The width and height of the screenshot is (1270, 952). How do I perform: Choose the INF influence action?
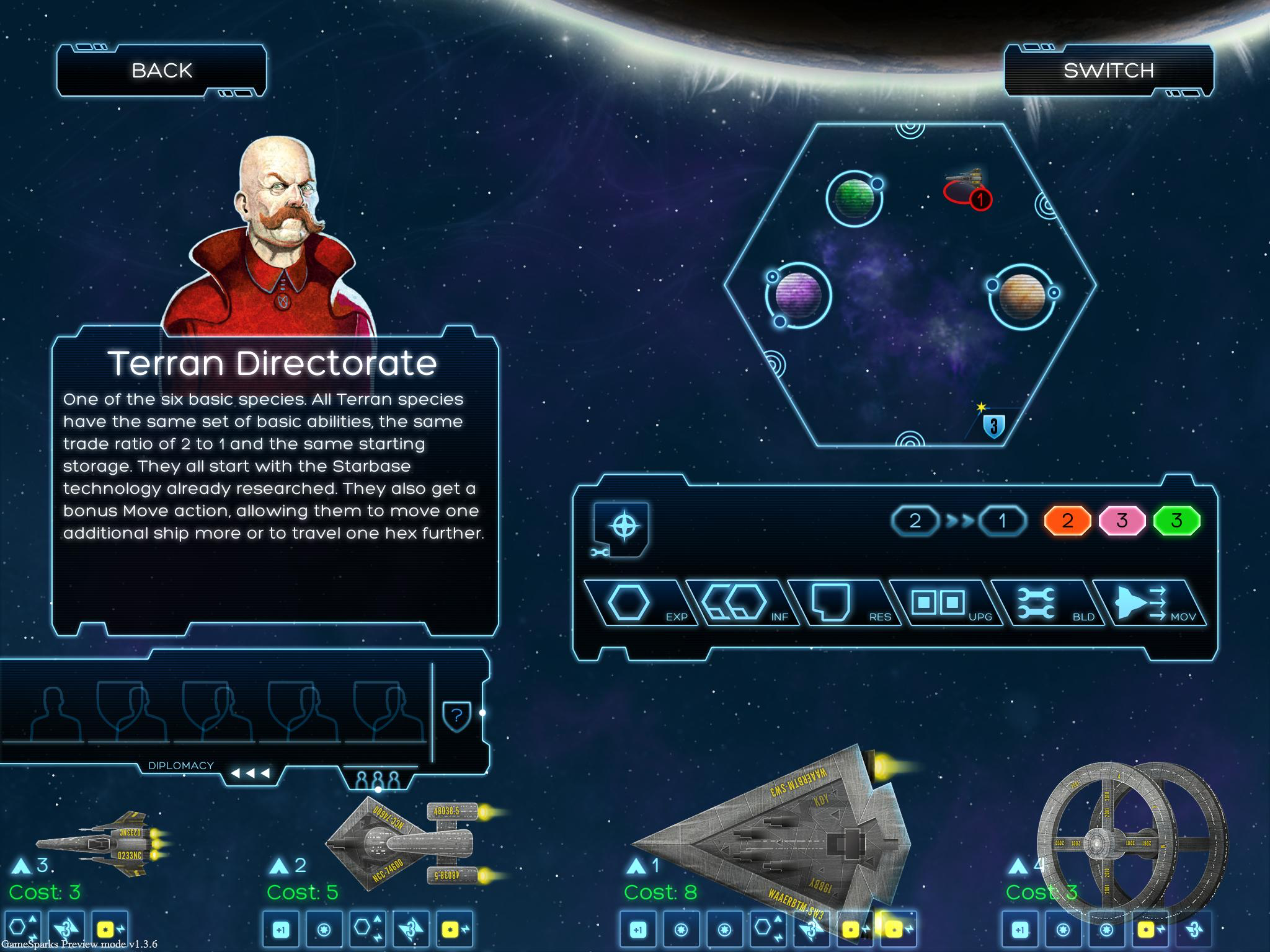click(x=741, y=603)
